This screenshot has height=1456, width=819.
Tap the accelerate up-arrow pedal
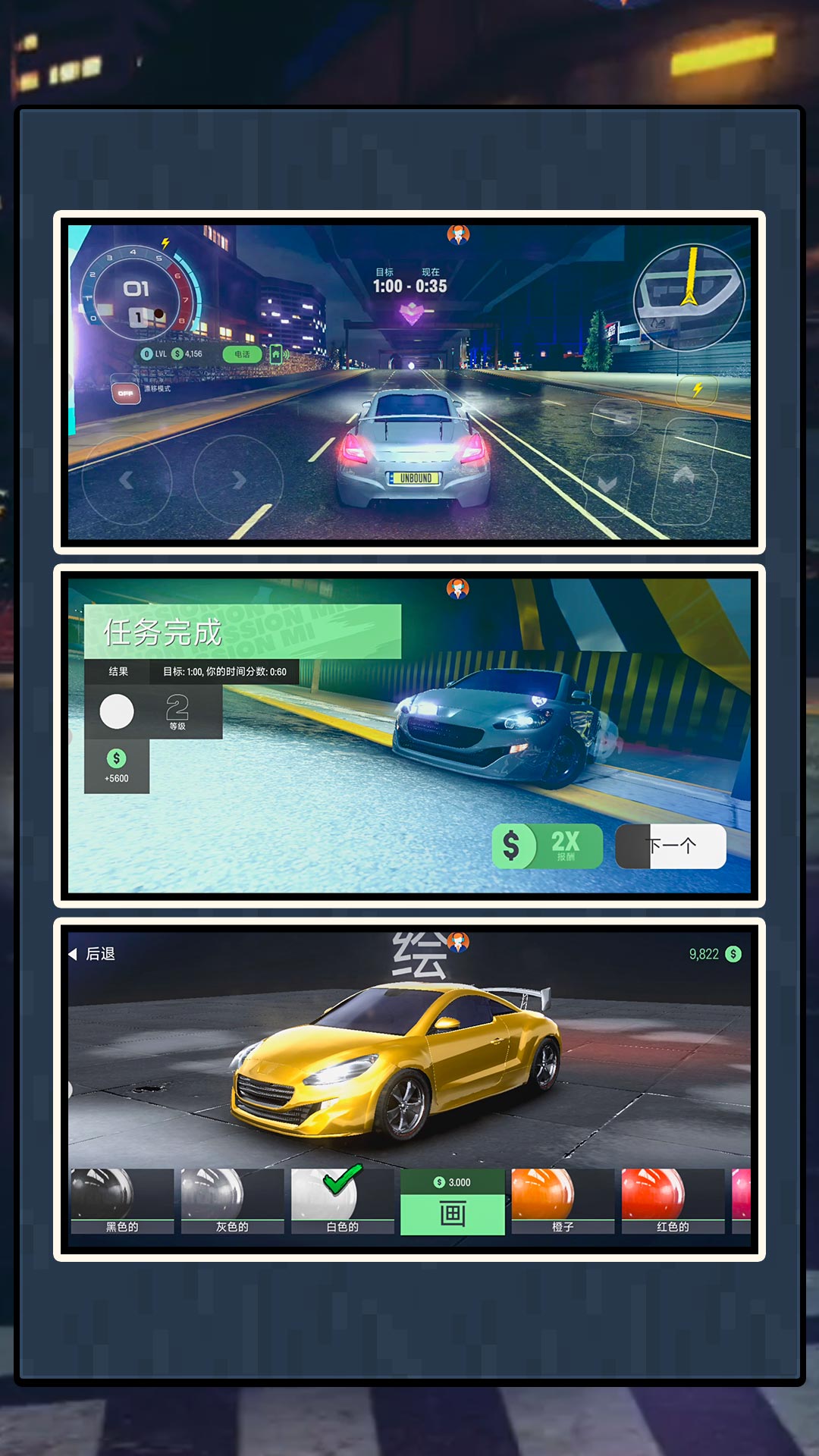point(684,475)
